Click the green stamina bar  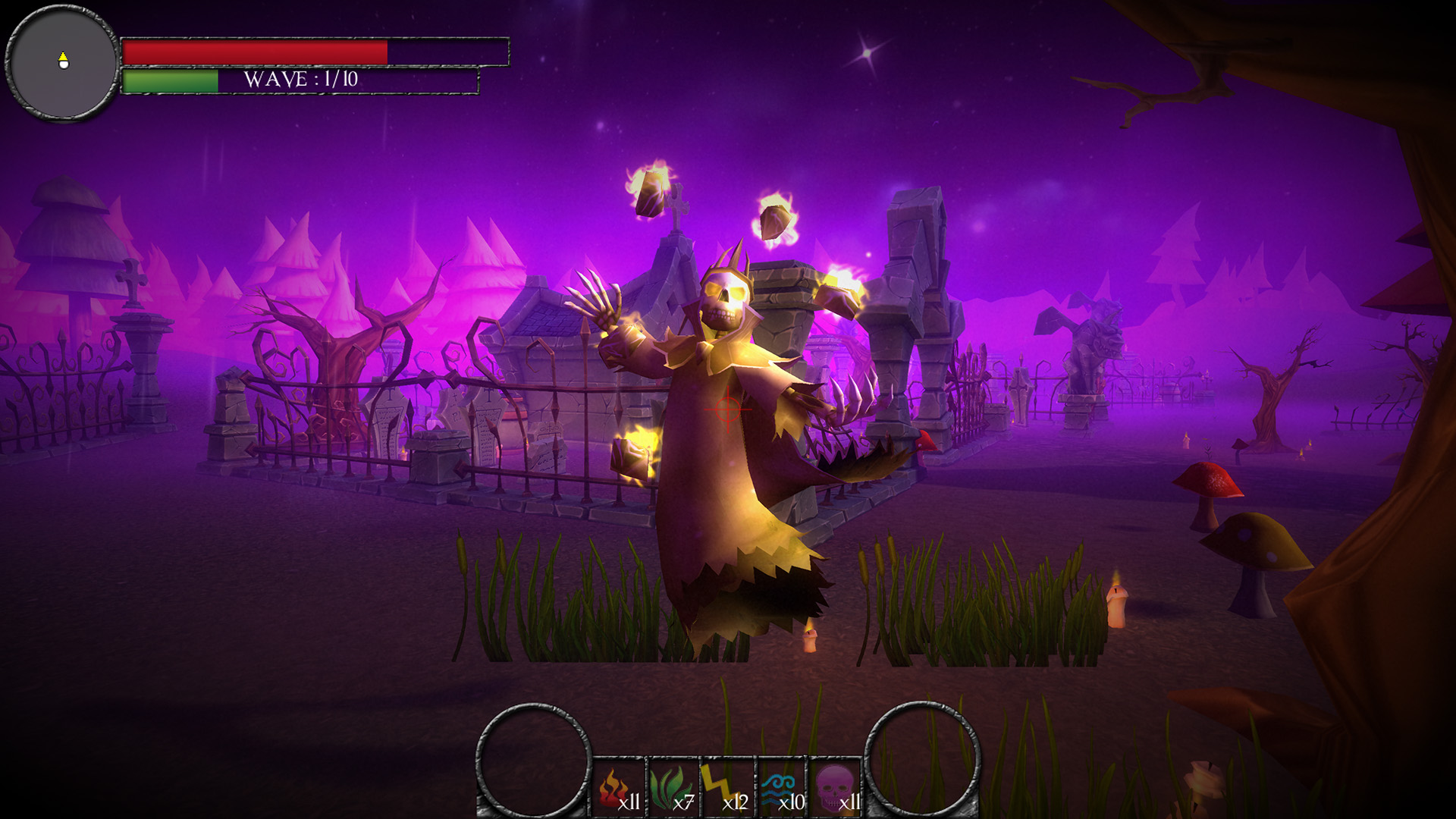171,82
